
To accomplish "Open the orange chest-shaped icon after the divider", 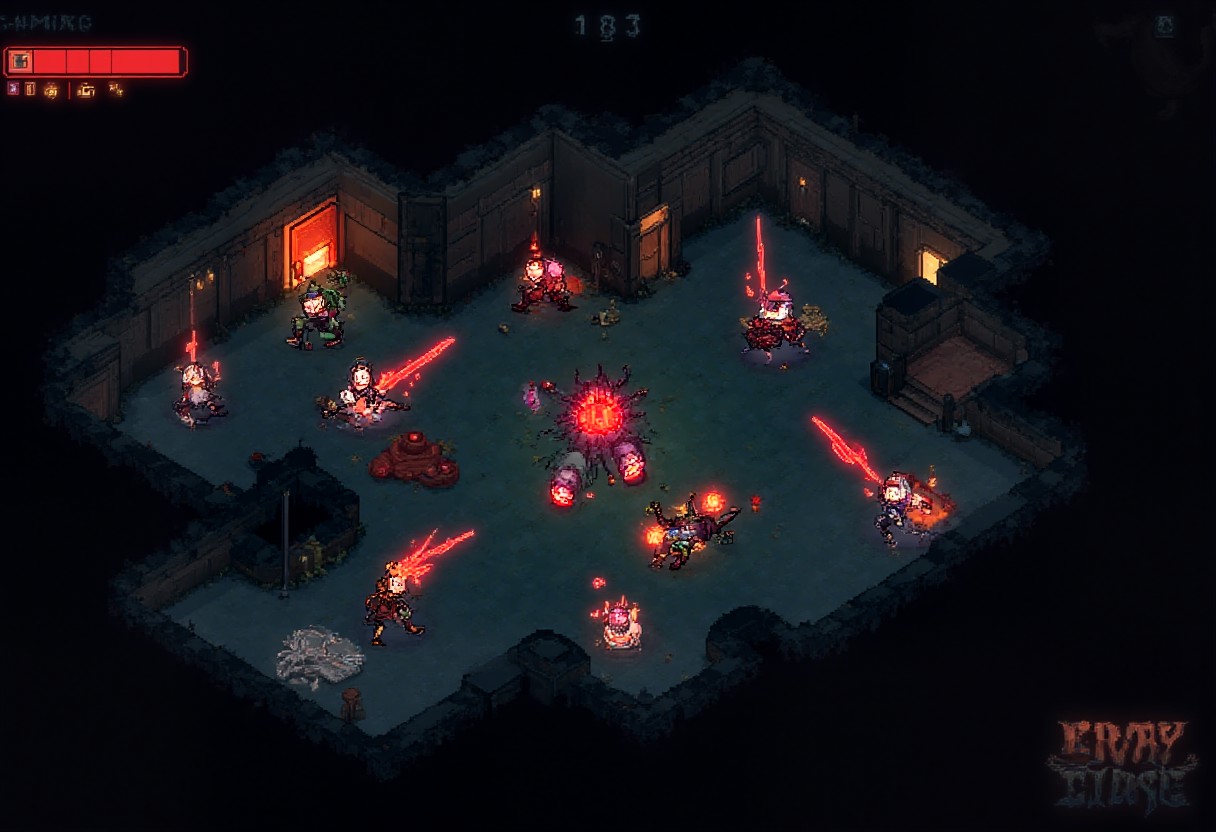I will (x=87, y=90).
